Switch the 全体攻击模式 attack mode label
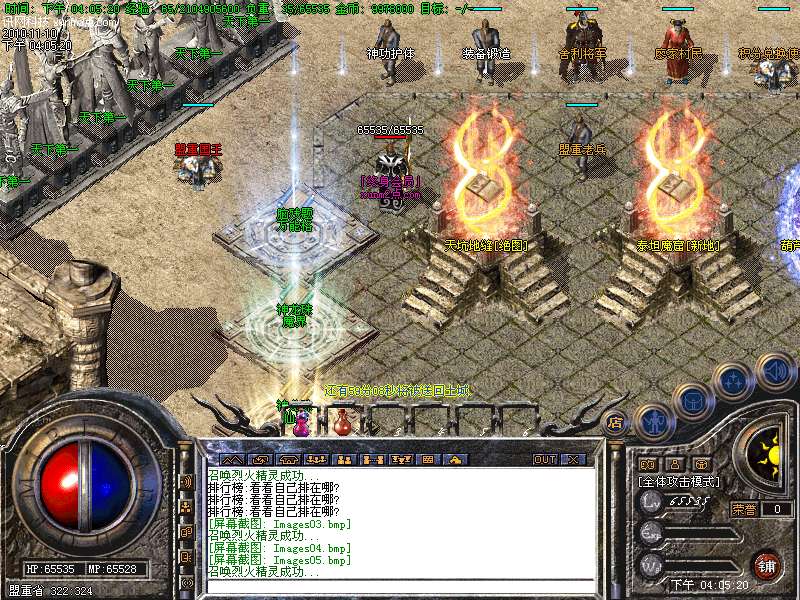 coord(678,481)
